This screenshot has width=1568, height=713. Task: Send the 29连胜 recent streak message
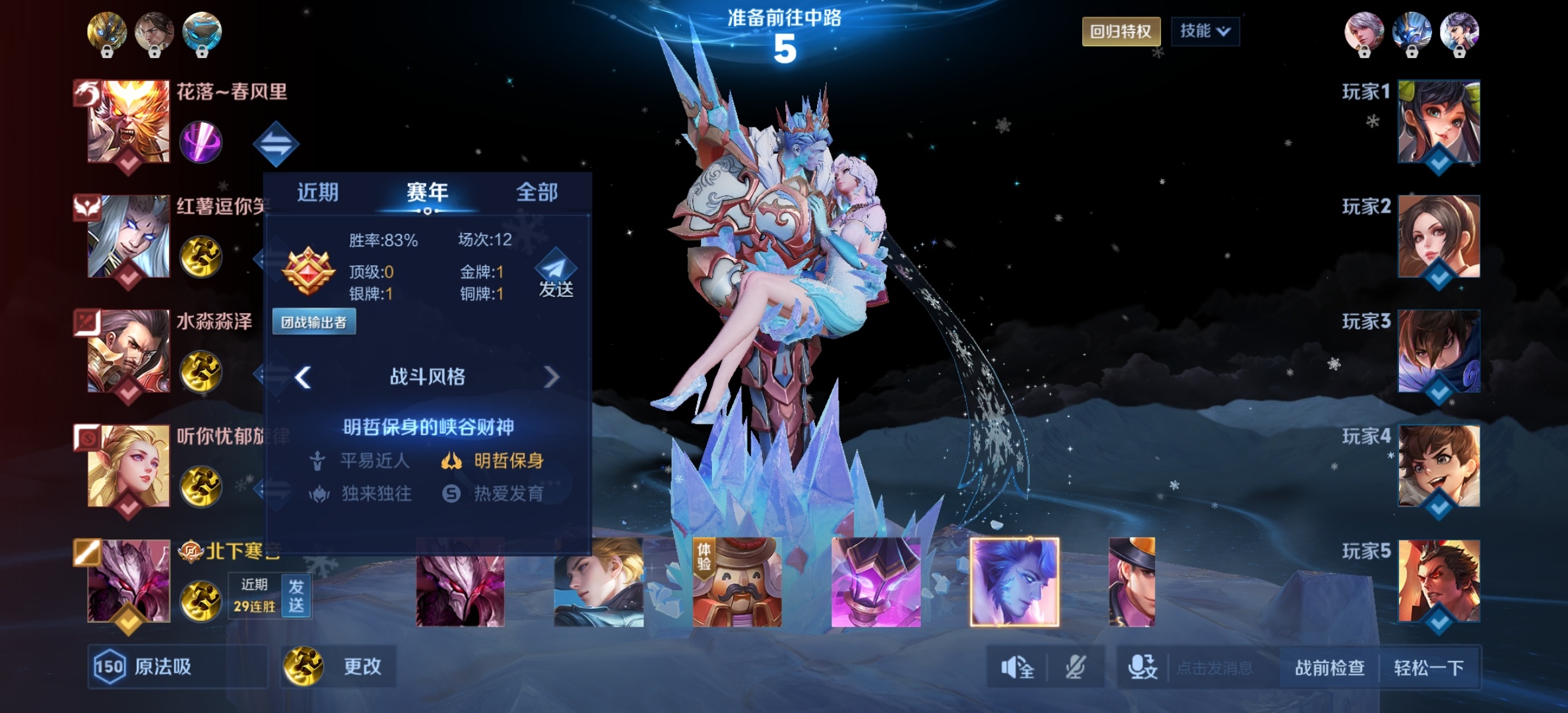[296, 595]
